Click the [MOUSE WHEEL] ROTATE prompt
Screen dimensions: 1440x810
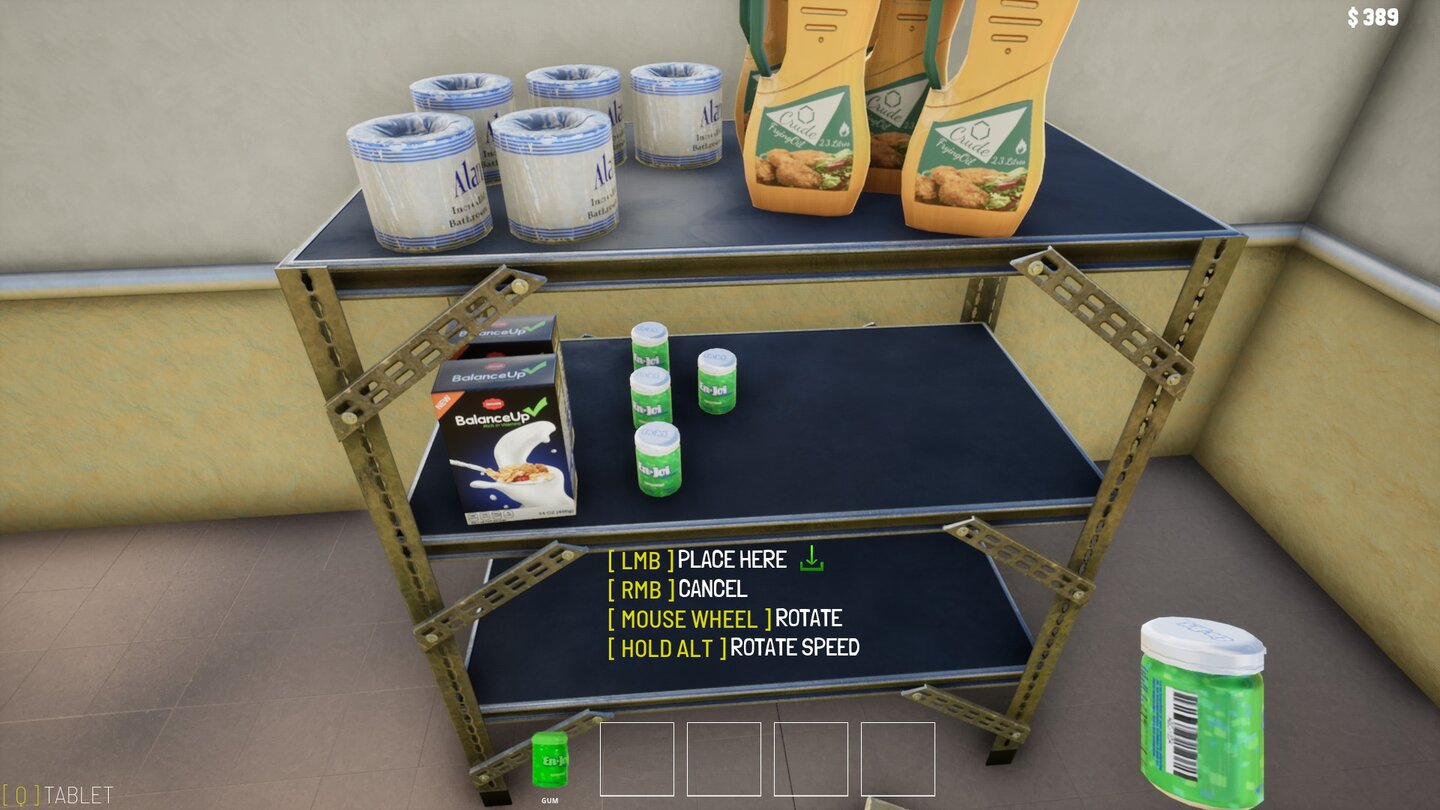(x=726, y=619)
